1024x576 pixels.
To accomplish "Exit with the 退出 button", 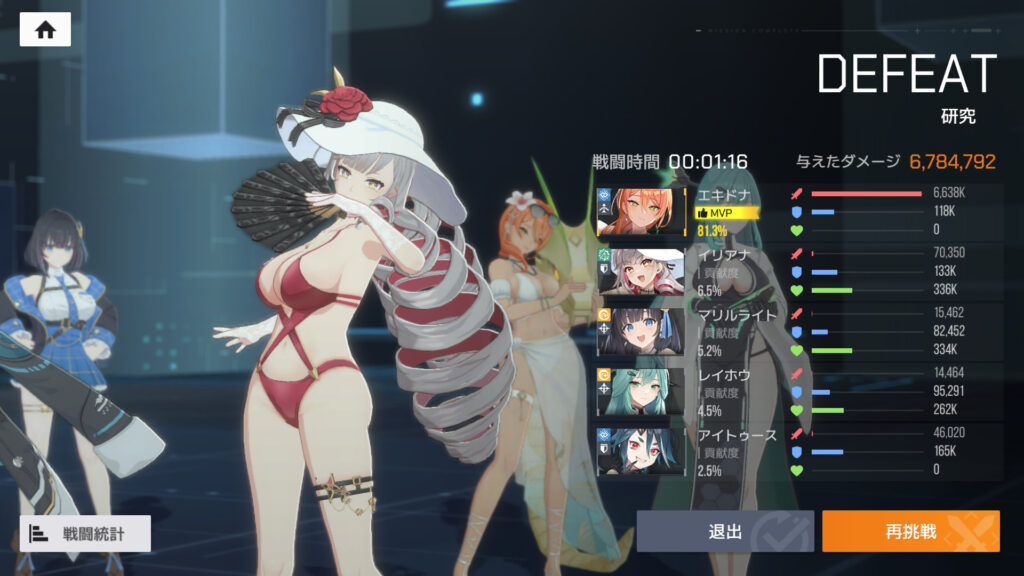I will click(x=725, y=531).
